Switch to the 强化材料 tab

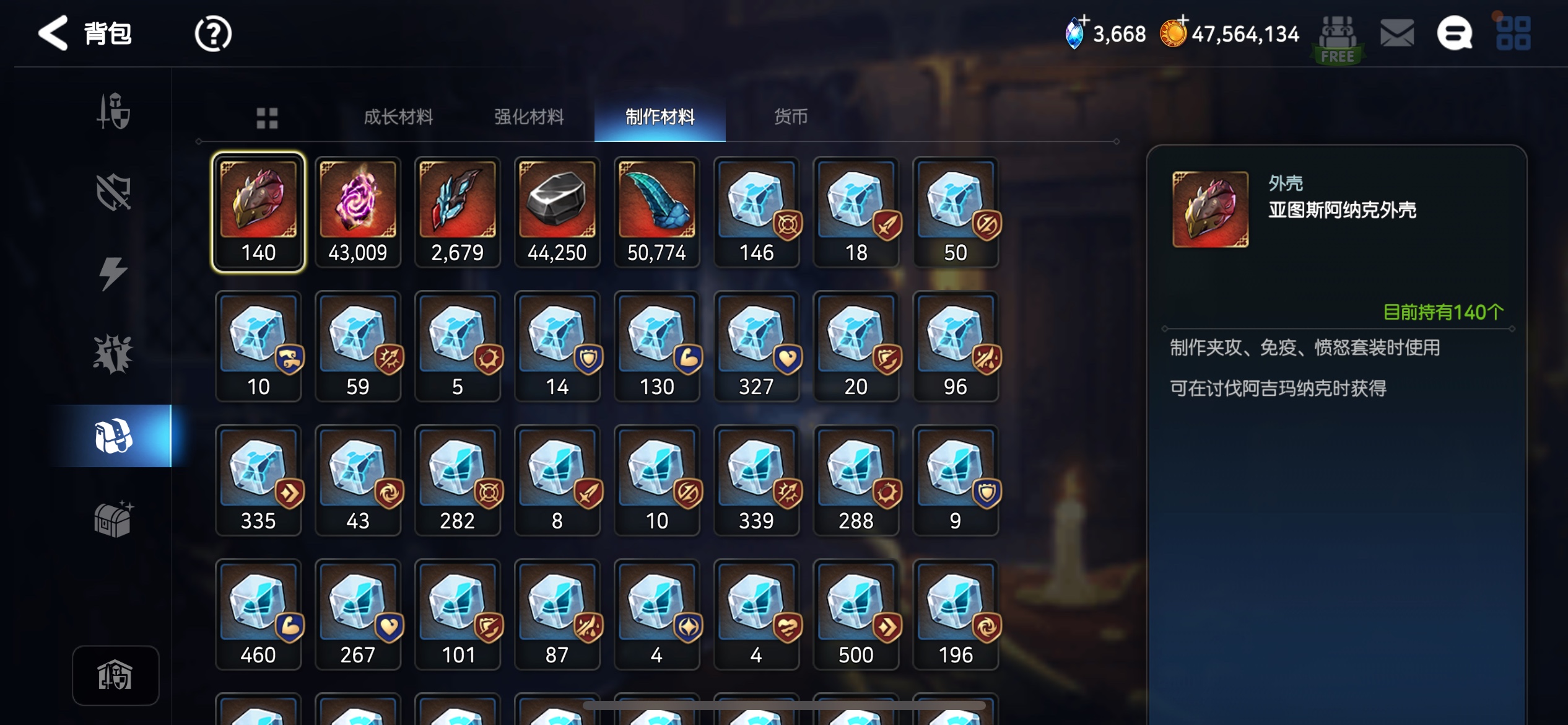click(x=528, y=116)
